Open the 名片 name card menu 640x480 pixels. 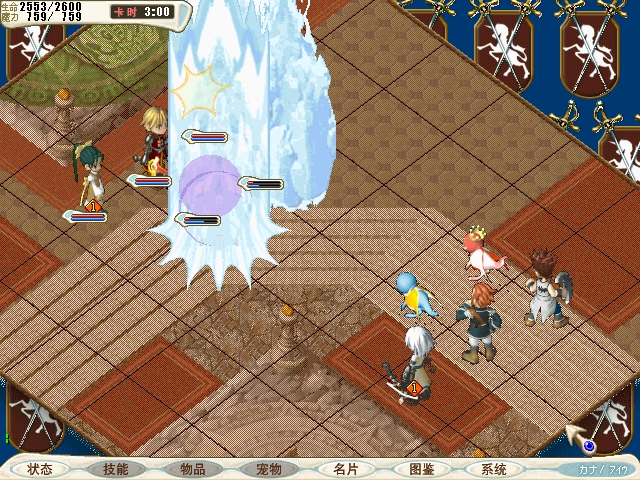344,468
